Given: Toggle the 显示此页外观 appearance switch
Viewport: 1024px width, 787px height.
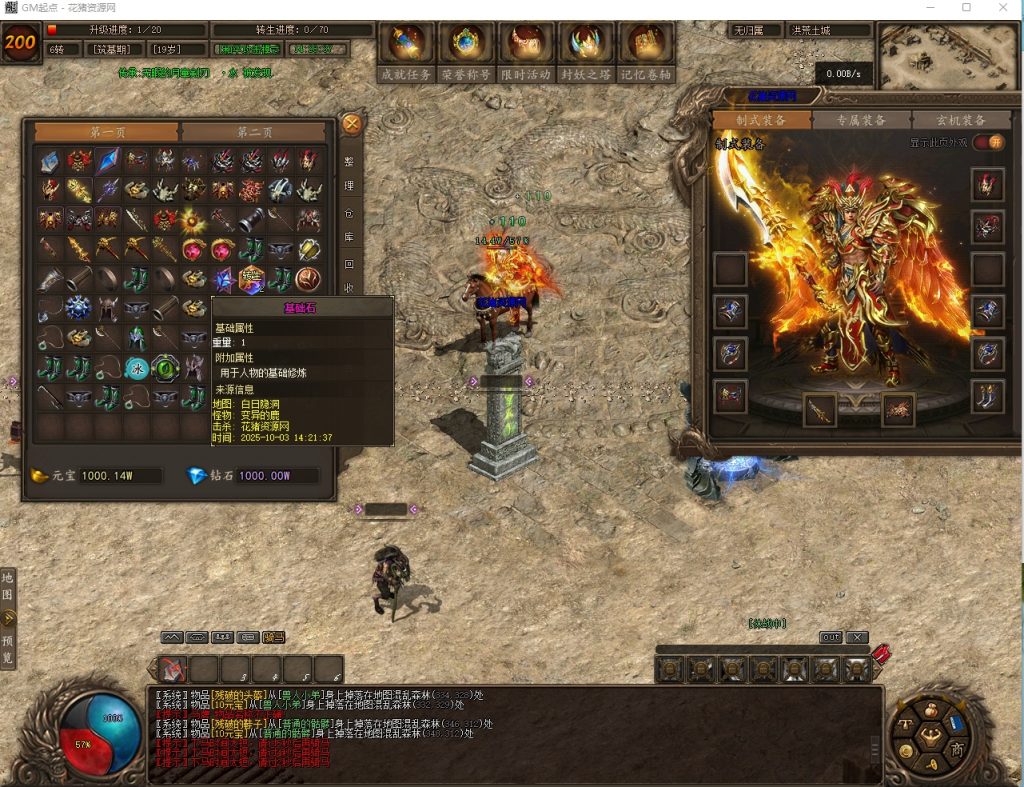Looking at the screenshot, I should click(x=988, y=142).
